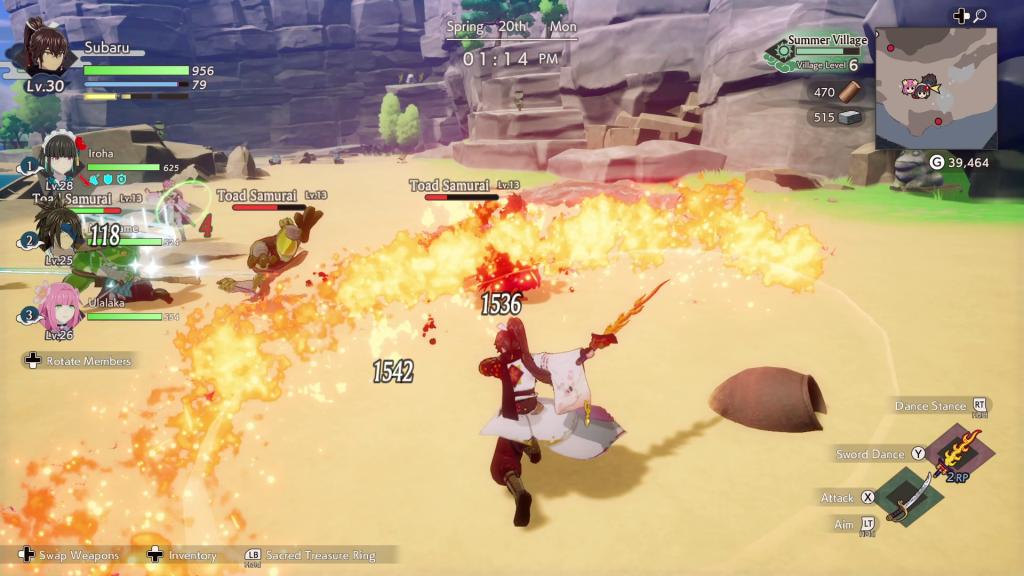The height and width of the screenshot is (576, 1024).
Task: Open the minimap in the corner
Action: [935, 88]
